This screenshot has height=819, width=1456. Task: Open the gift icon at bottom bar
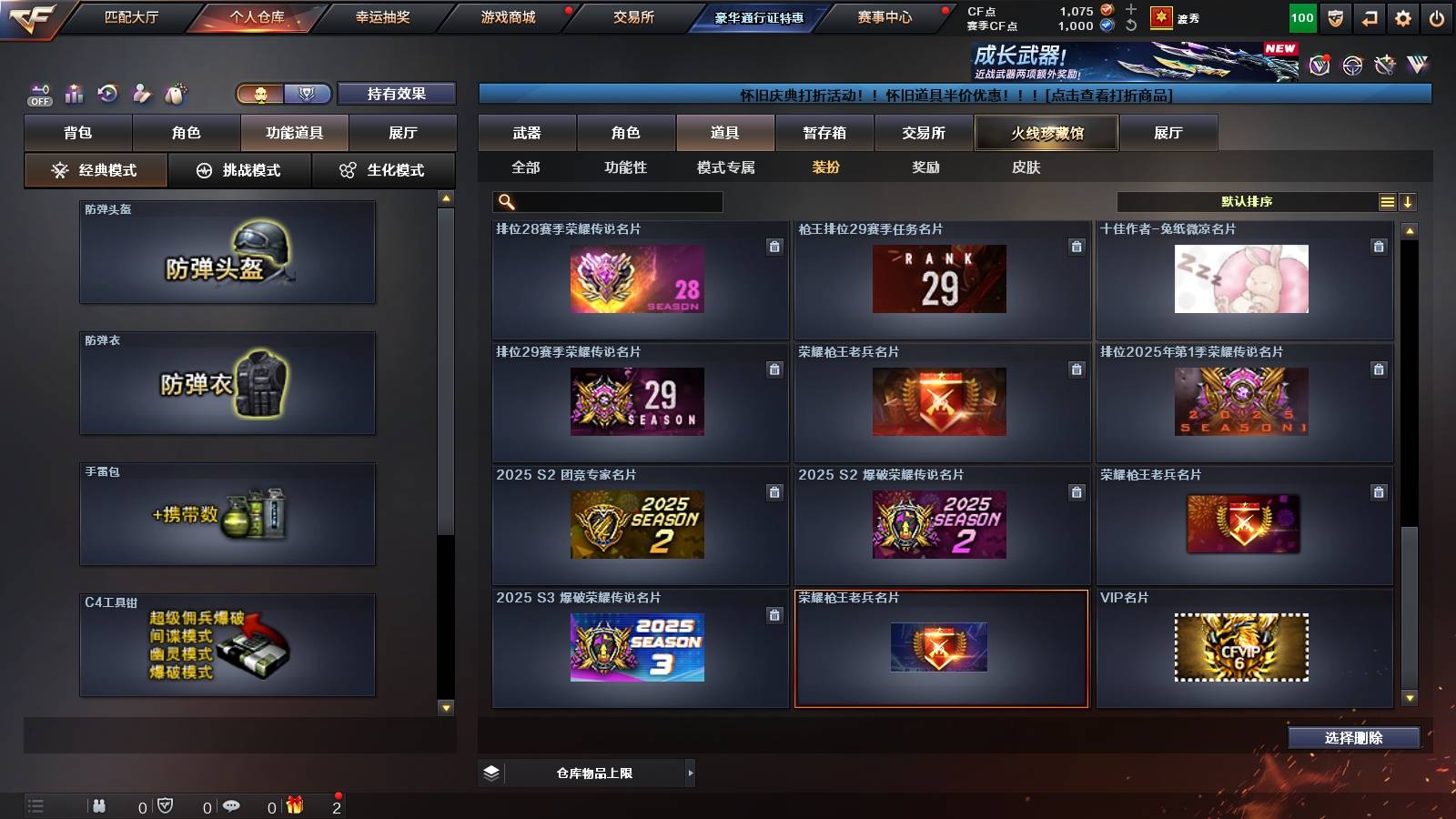coord(295,806)
